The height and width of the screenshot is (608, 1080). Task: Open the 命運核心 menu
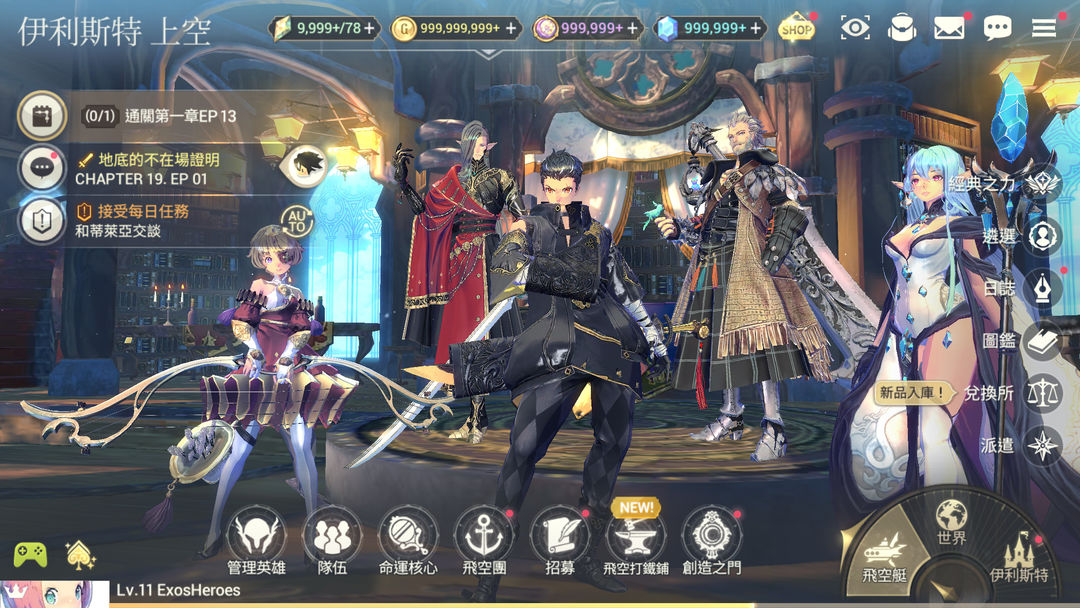point(408,537)
